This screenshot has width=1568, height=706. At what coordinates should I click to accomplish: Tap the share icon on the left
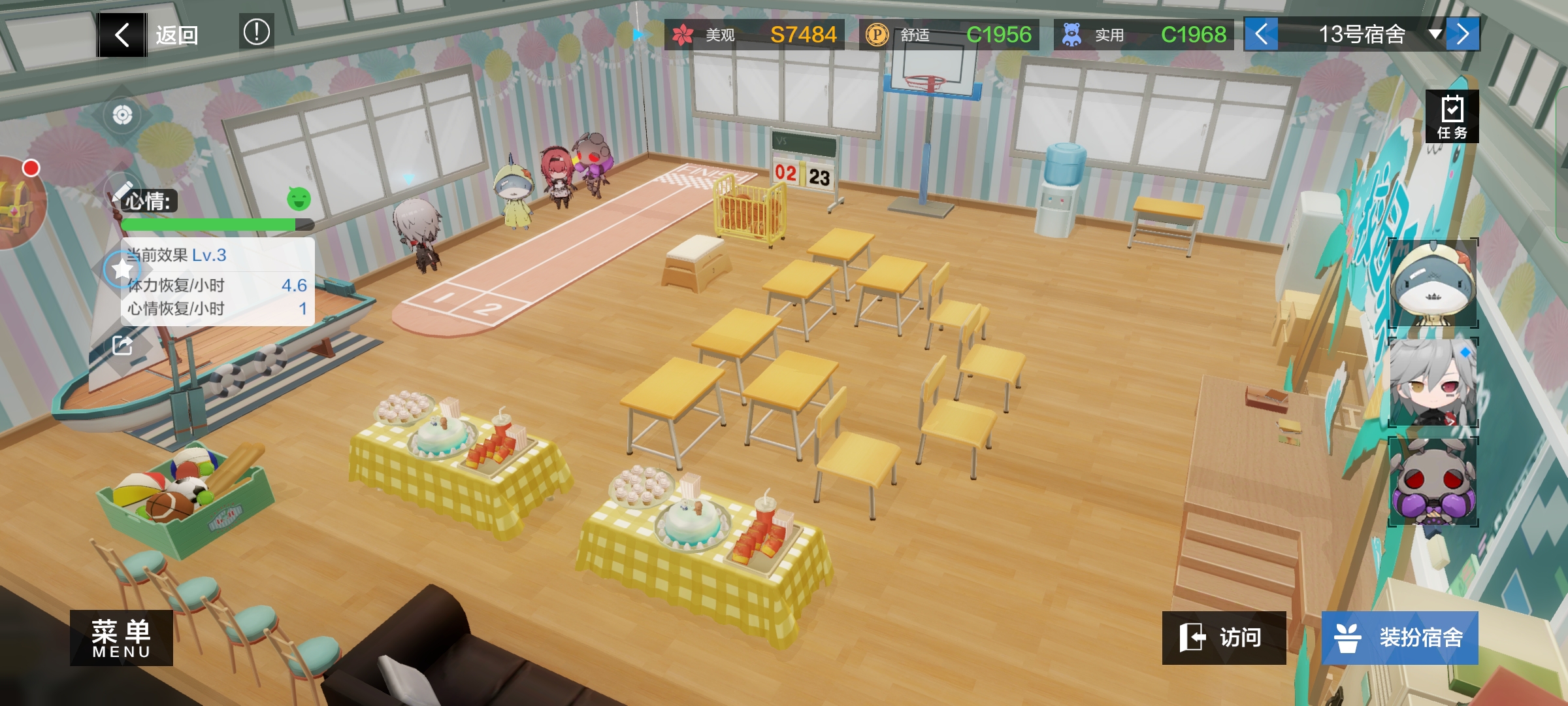[x=122, y=345]
